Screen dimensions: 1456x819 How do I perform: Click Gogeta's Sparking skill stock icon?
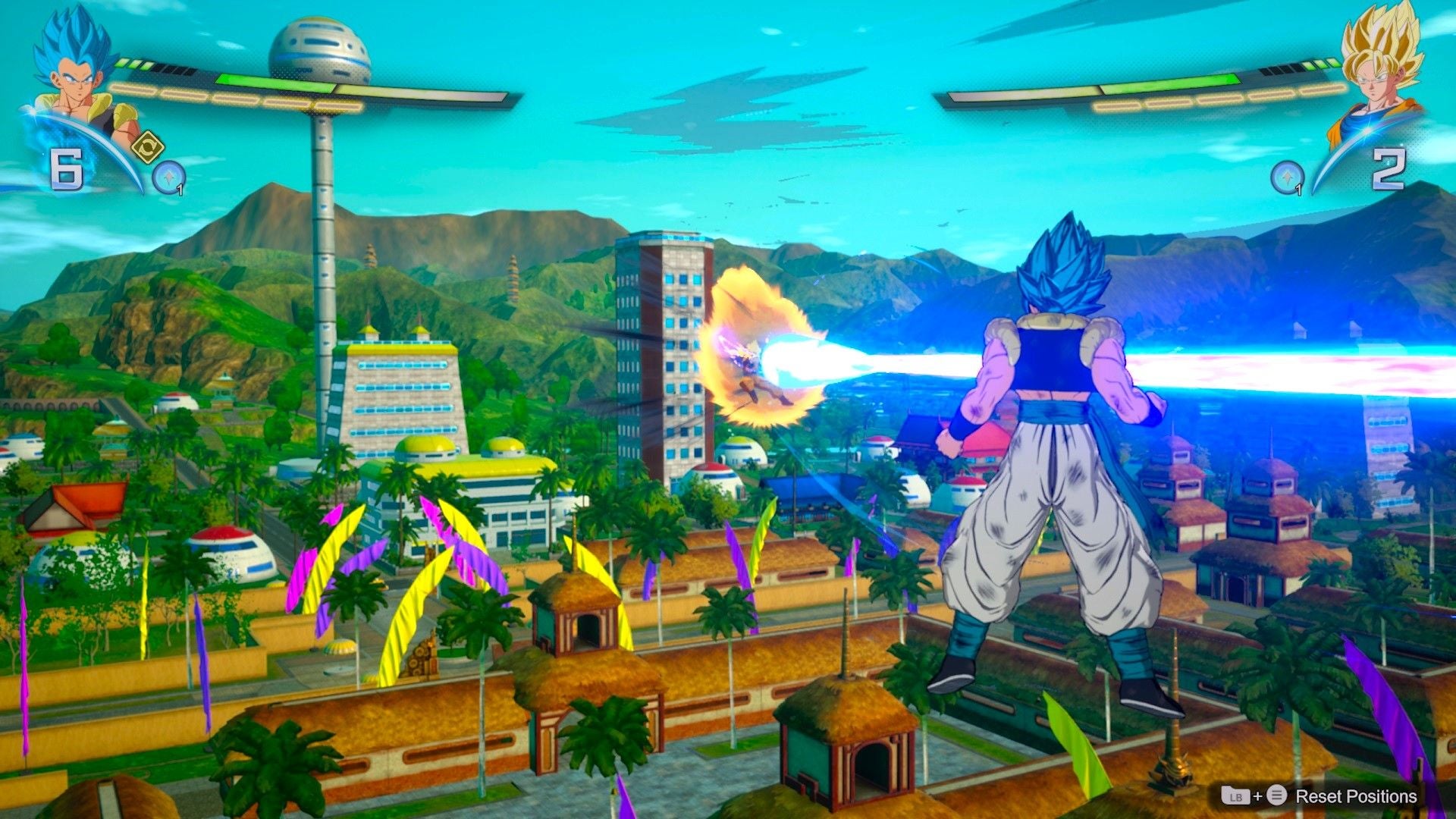(x=168, y=176)
